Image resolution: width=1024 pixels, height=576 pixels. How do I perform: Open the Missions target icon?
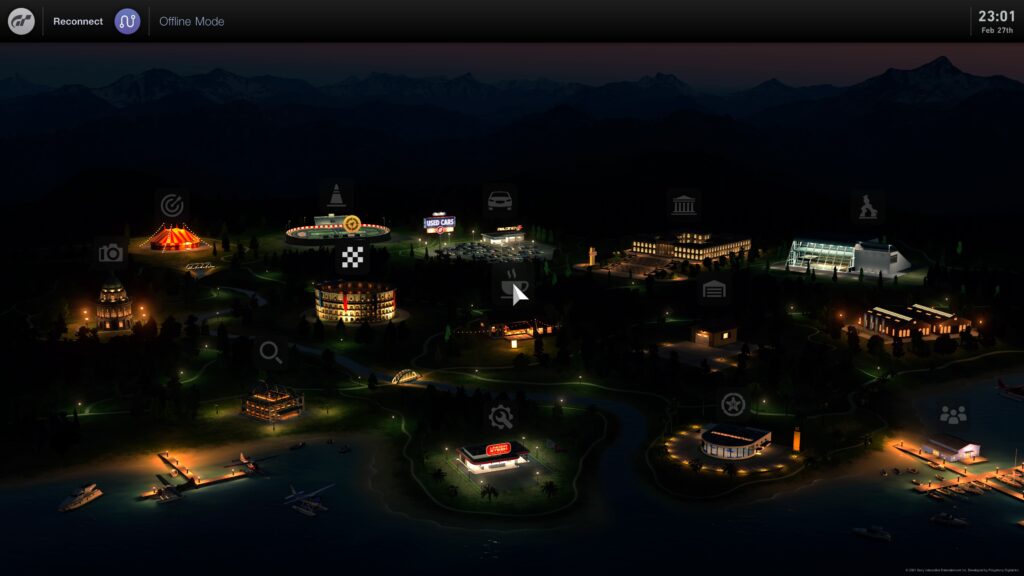click(x=172, y=205)
